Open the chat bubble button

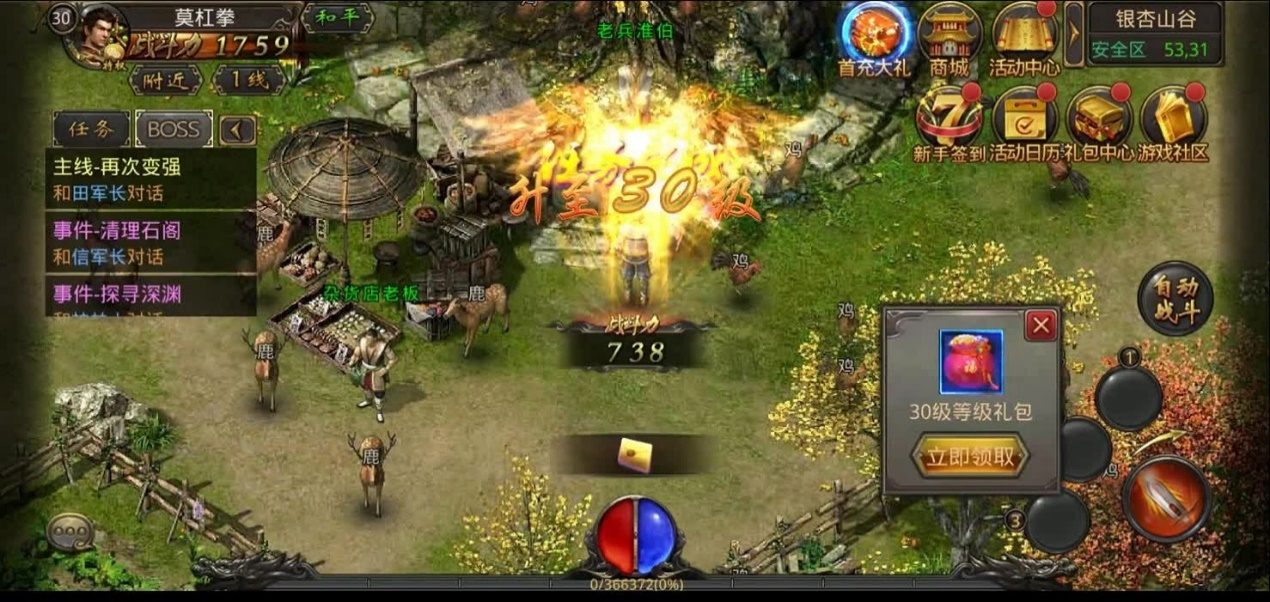(70, 531)
